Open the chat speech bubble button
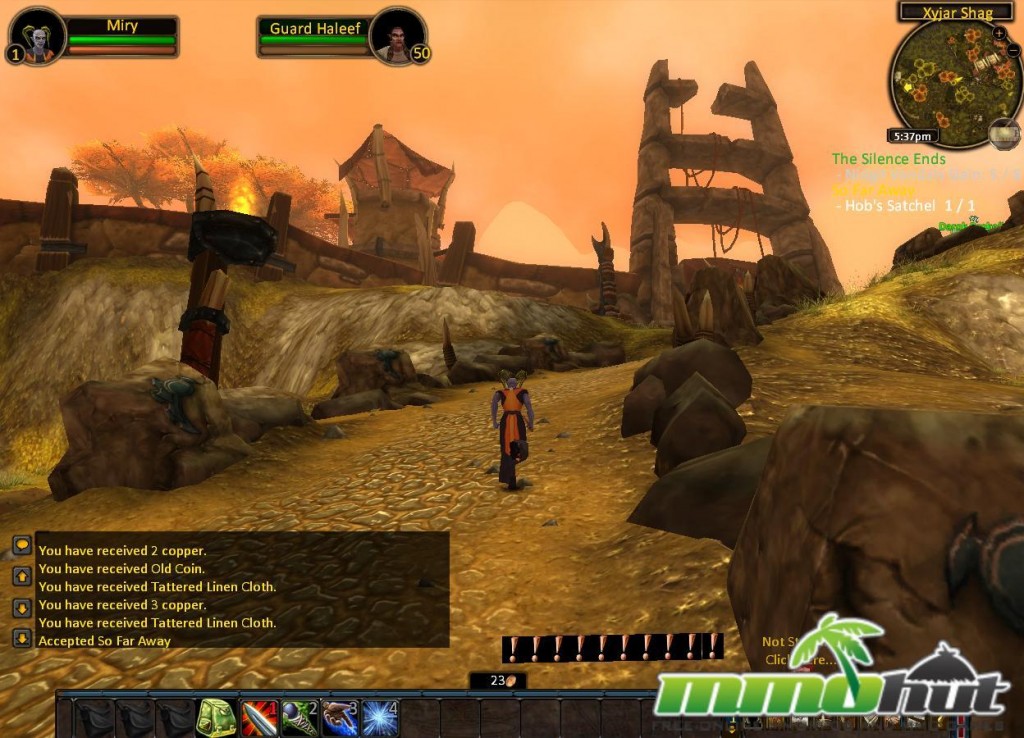This screenshot has height=738, width=1024. pyautogui.click(x=22, y=546)
